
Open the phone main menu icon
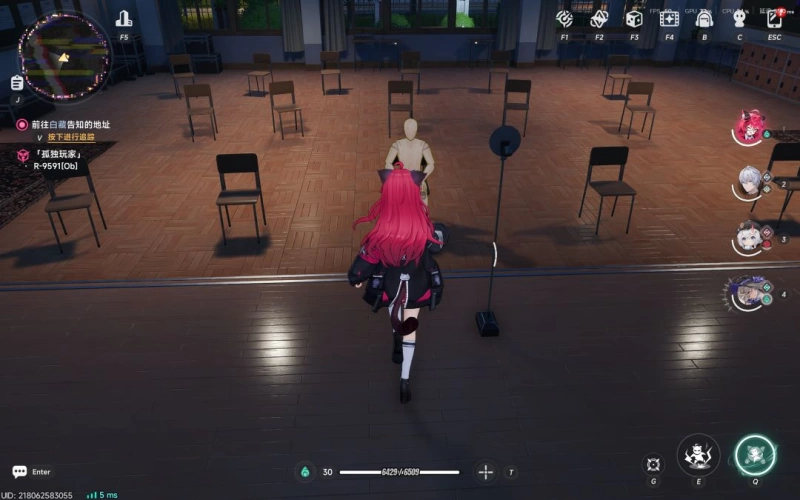[x=774, y=18]
